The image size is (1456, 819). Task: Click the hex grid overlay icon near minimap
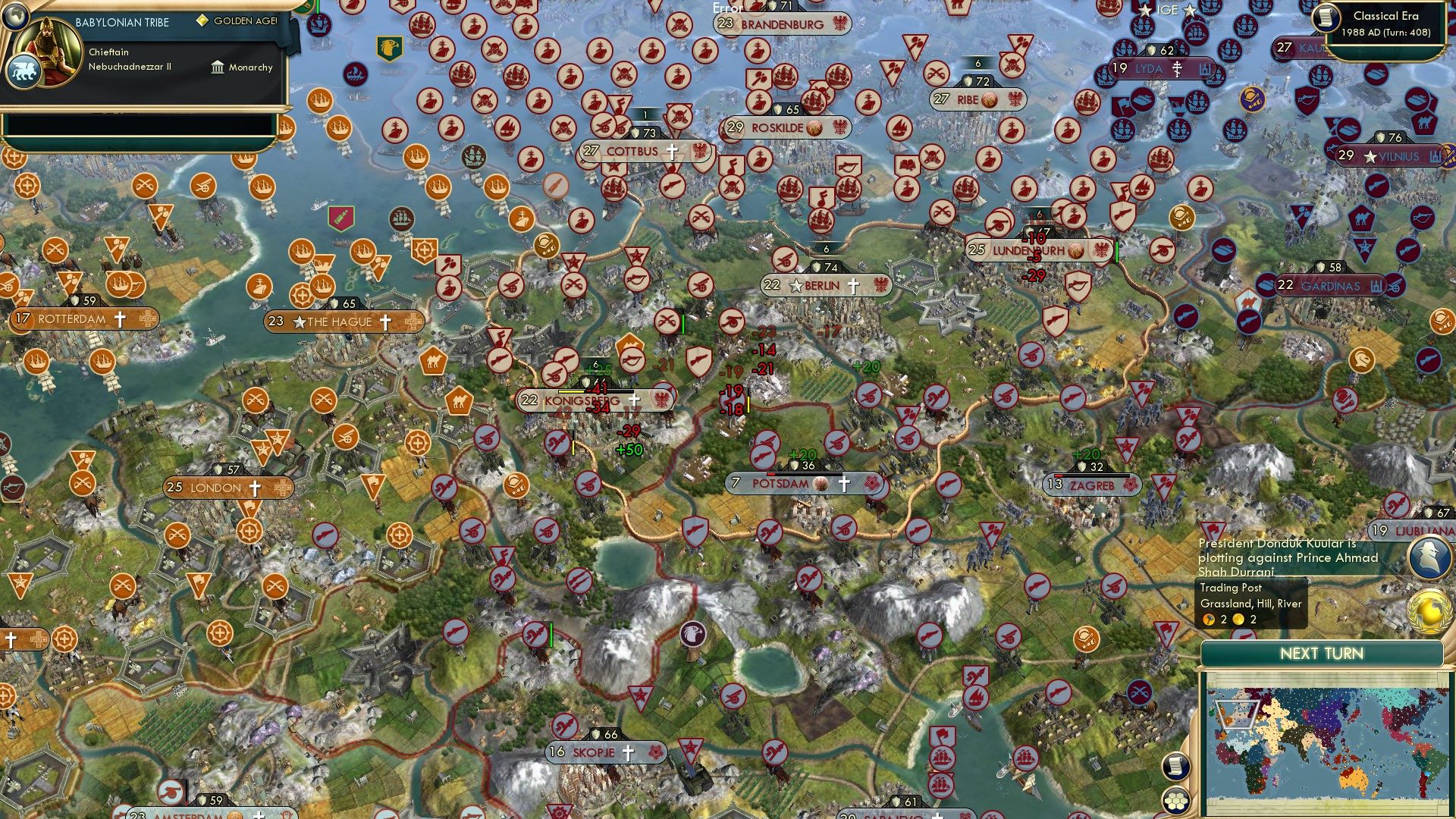click(1175, 800)
